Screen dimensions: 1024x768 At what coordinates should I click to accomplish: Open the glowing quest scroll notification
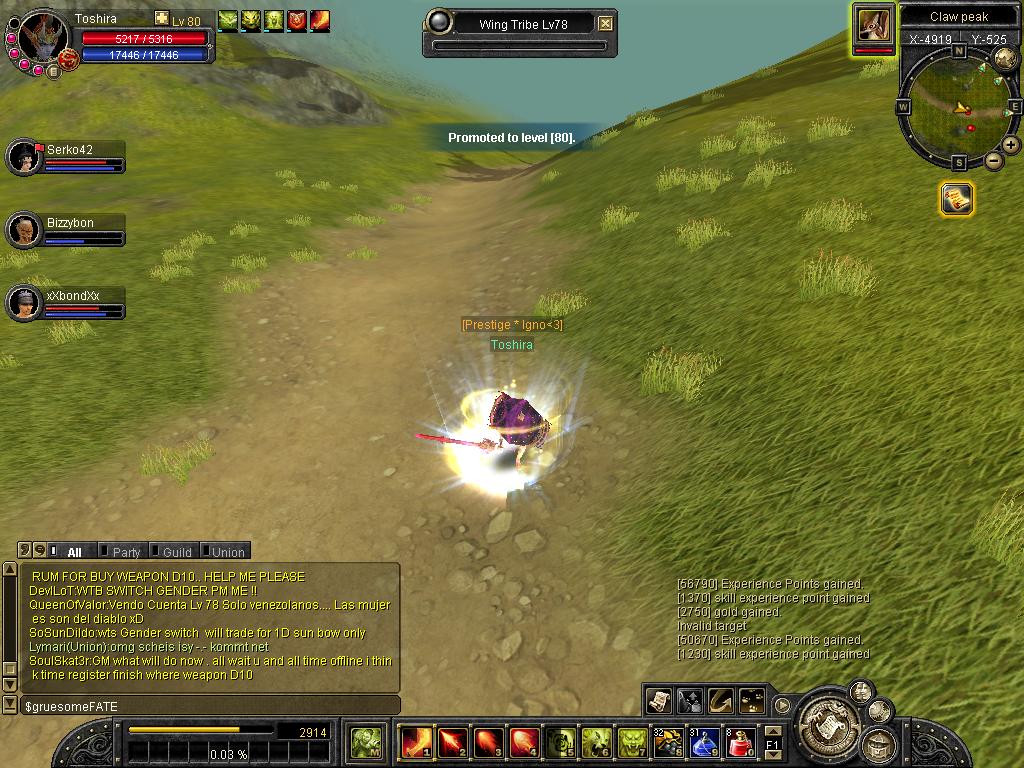pyautogui.click(x=957, y=199)
